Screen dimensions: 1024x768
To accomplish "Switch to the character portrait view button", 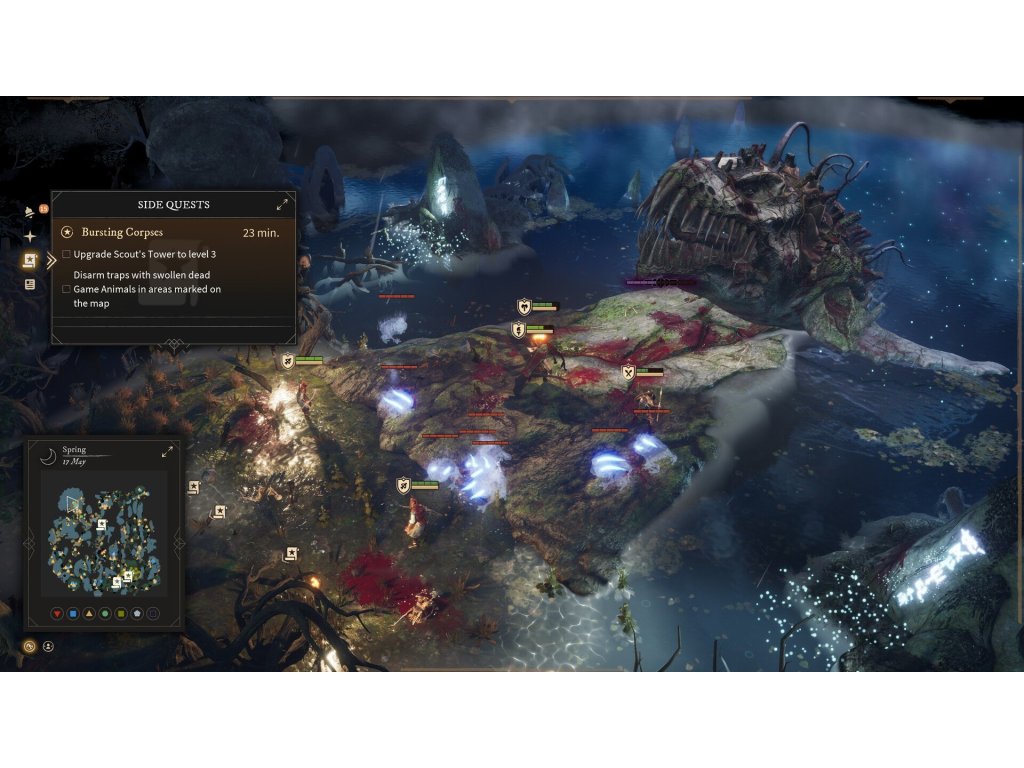I will tap(48, 646).
